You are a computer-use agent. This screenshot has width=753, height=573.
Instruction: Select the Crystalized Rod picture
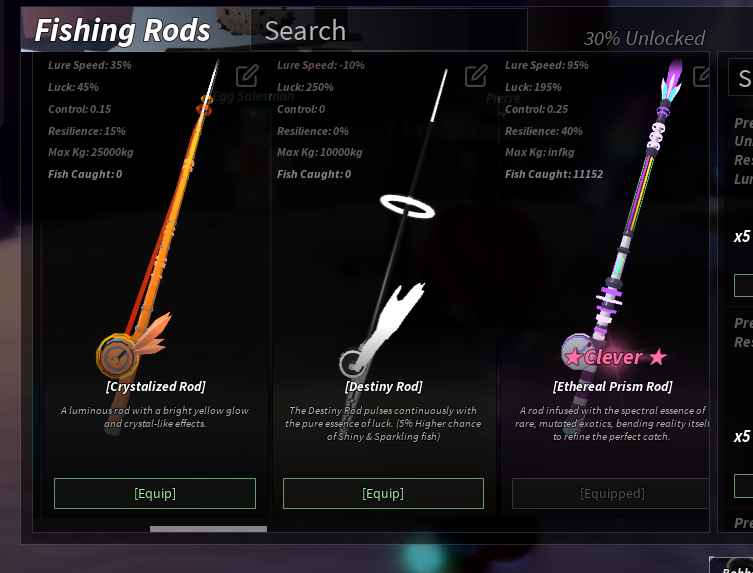[155, 250]
